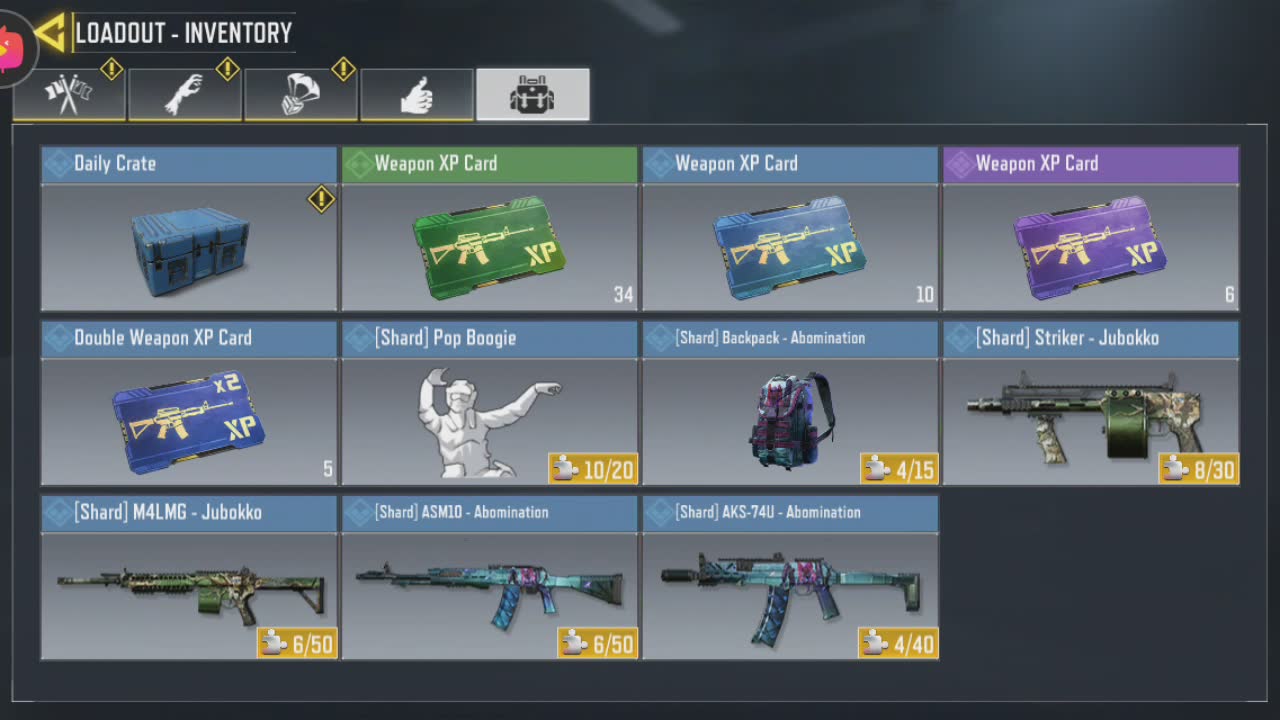Select the Pop Boogie shard
1280x720 pixels.
point(490,404)
